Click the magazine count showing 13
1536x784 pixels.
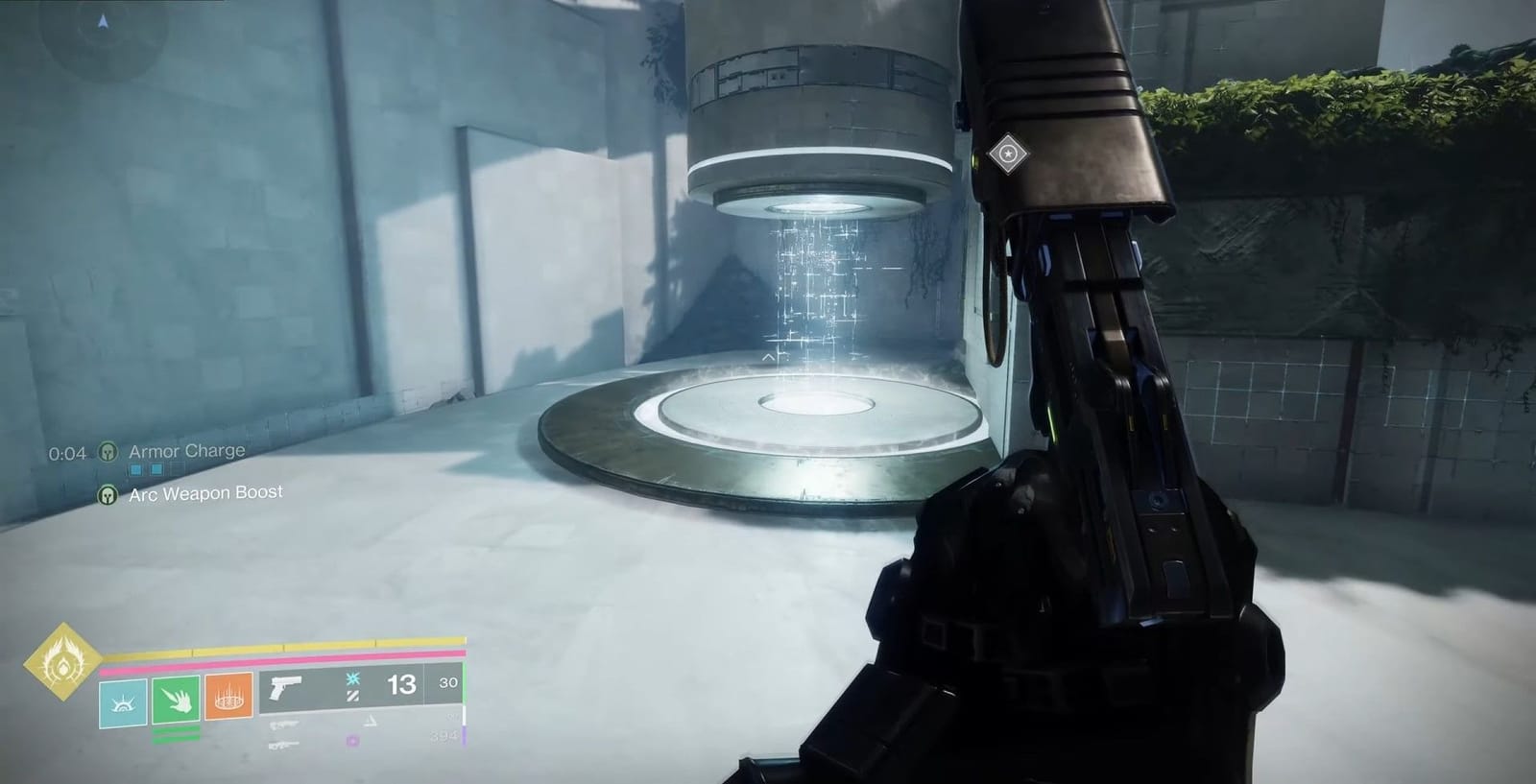tap(401, 683)
